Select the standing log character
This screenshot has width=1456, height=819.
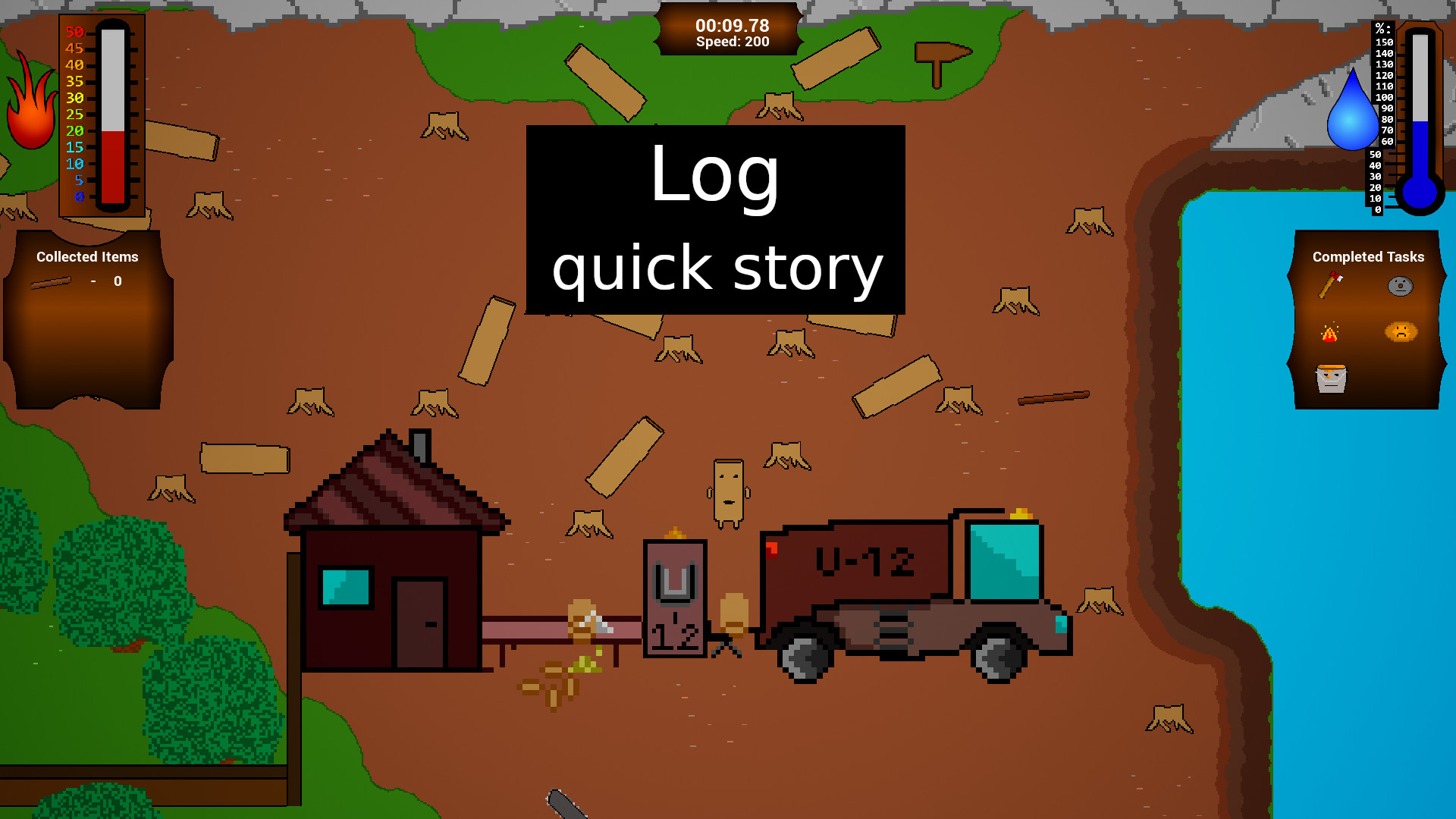tap(729, 493)
